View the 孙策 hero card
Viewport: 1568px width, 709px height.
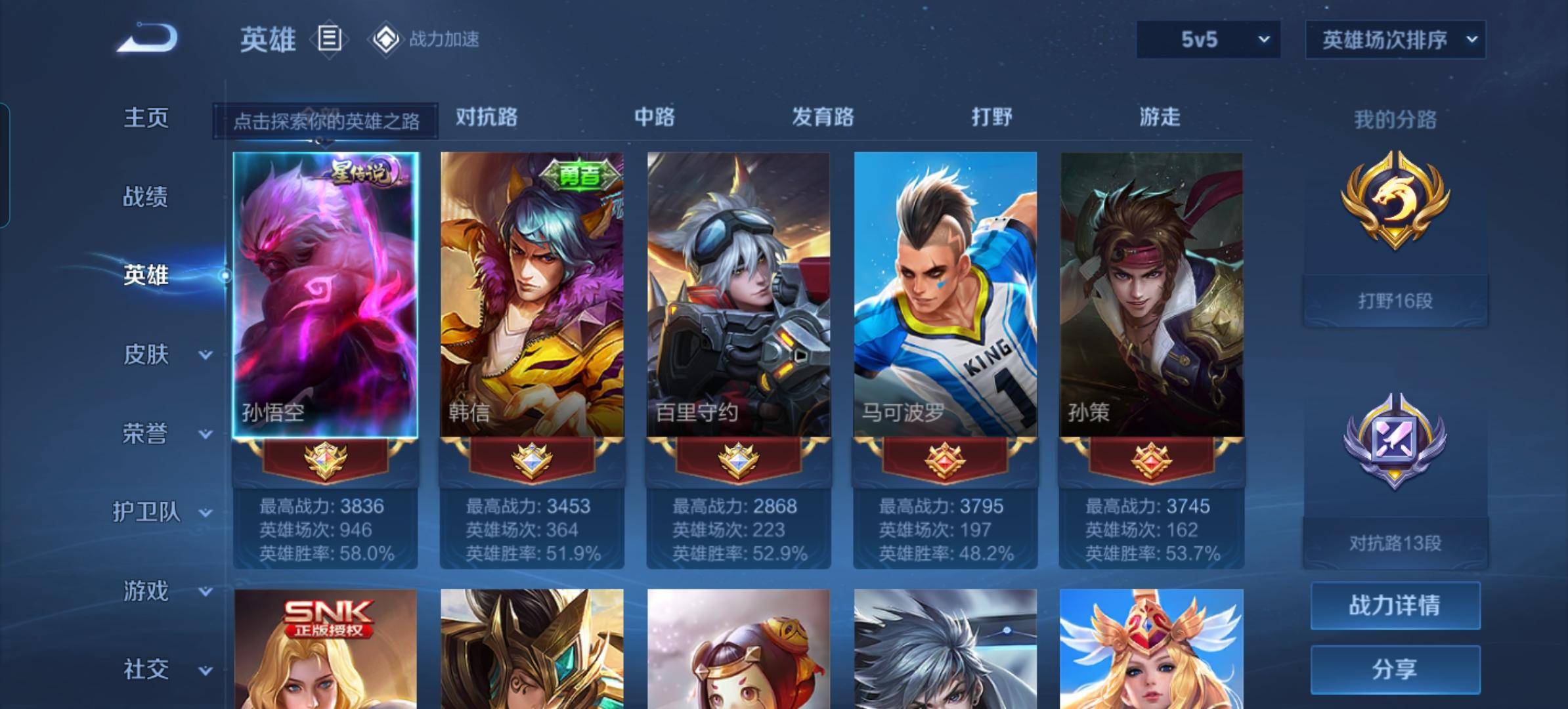[1152, 295]
